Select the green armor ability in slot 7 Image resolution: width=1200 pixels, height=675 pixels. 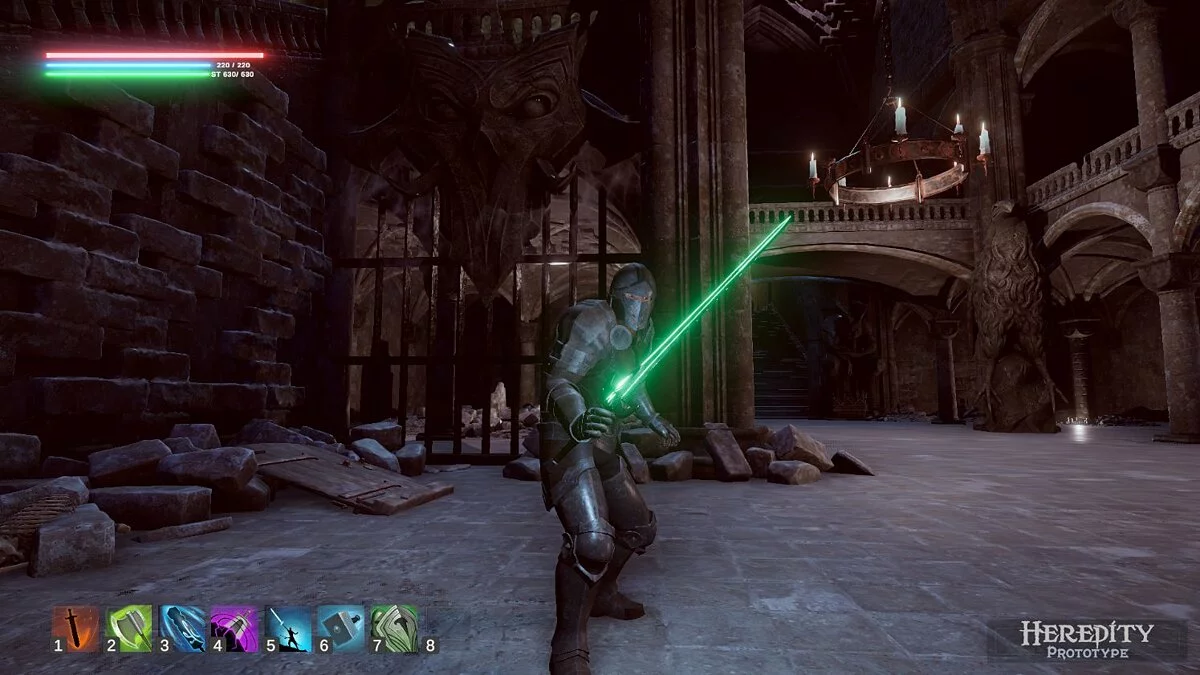[x=395, y=629]
